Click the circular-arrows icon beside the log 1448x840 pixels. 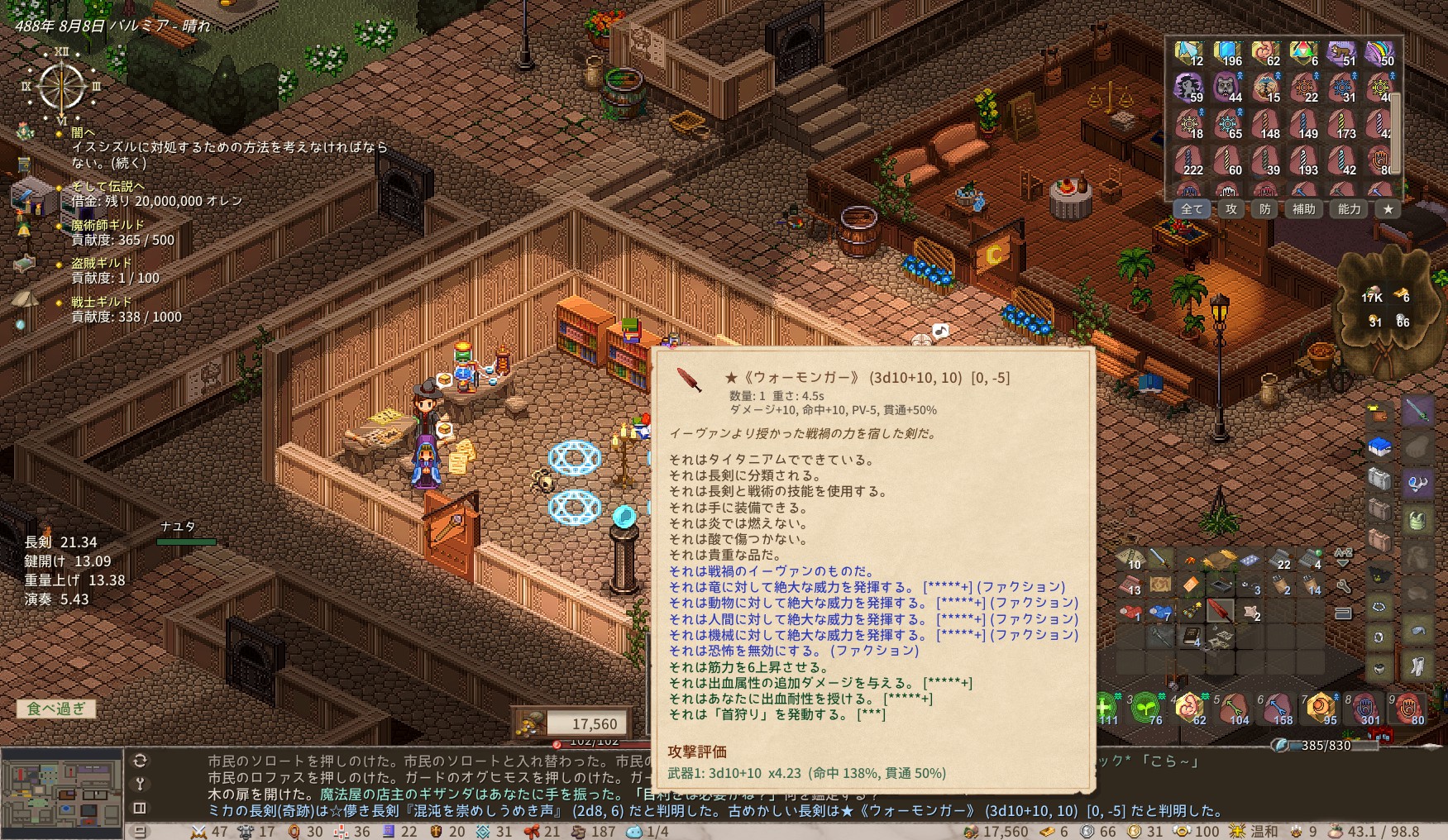click(140, 761)
